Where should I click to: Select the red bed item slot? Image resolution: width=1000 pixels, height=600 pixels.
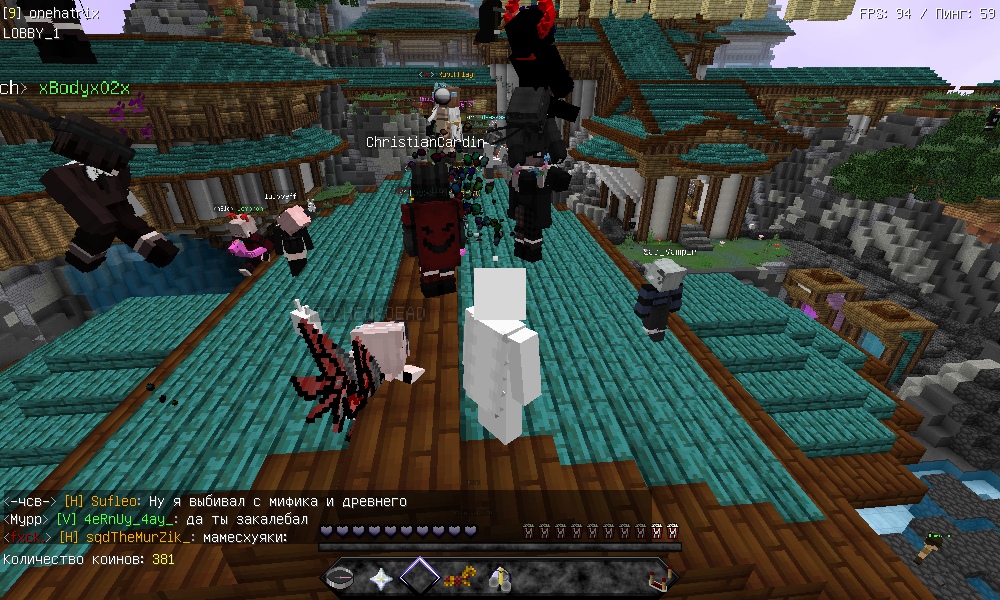656,577
